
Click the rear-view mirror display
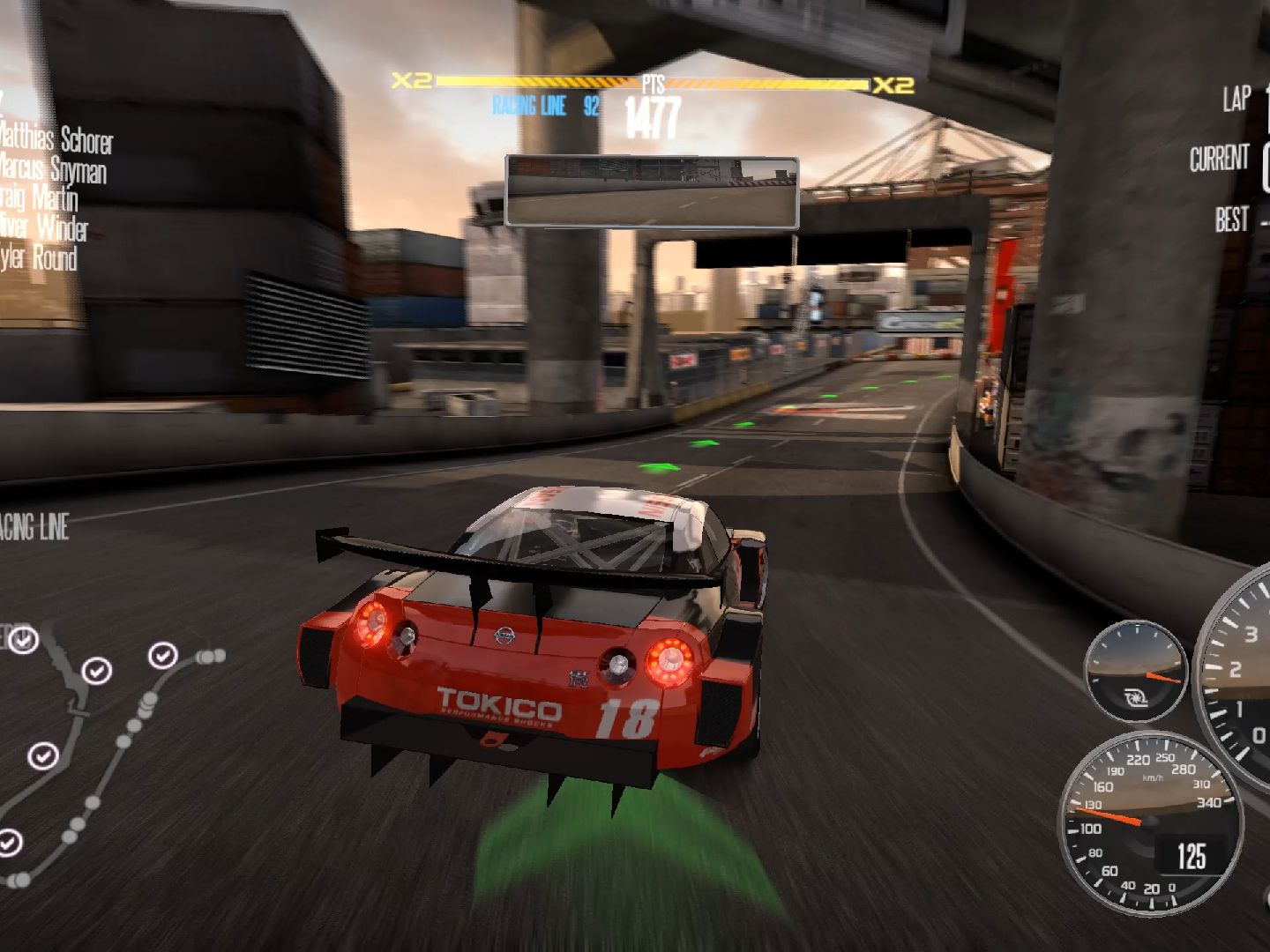pyautogui.click(x=652, y=191)
